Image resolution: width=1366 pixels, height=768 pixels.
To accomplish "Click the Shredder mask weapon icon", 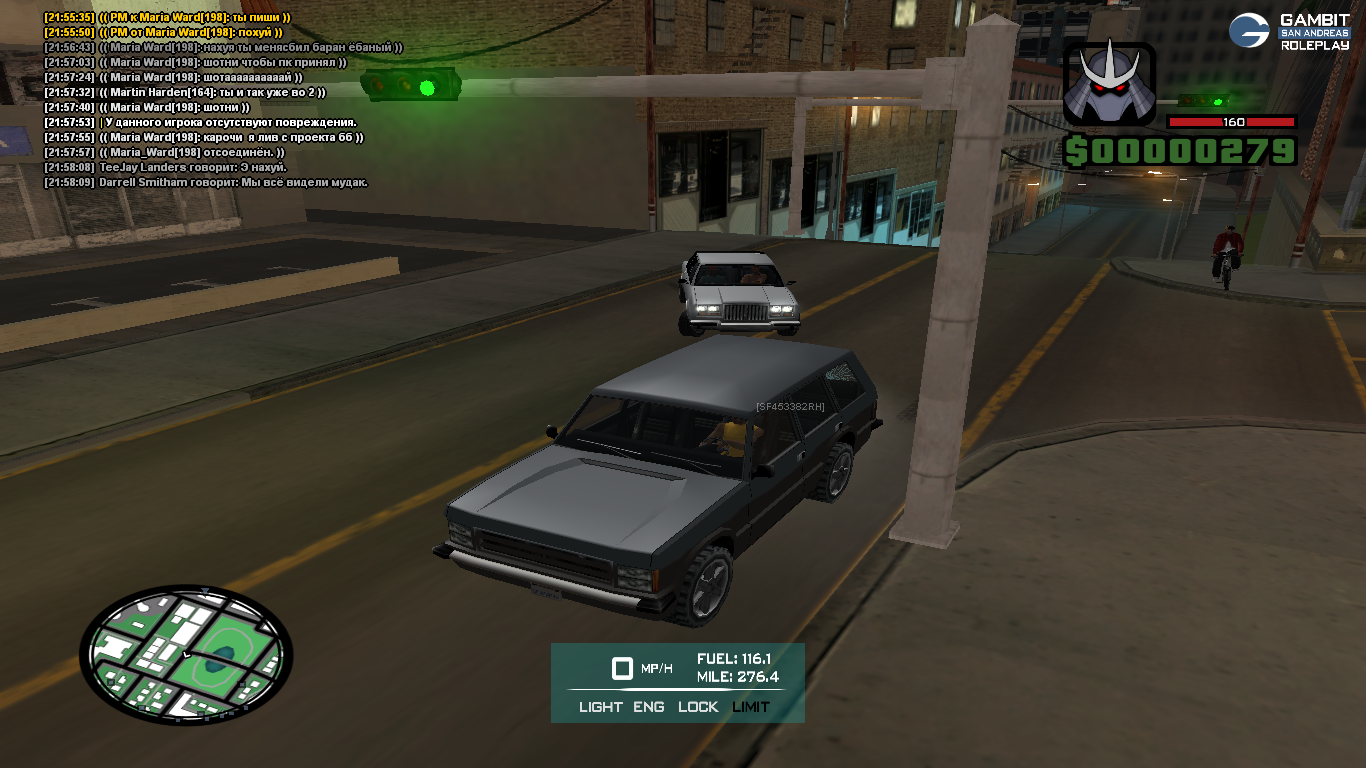I will click(1109, 84).
